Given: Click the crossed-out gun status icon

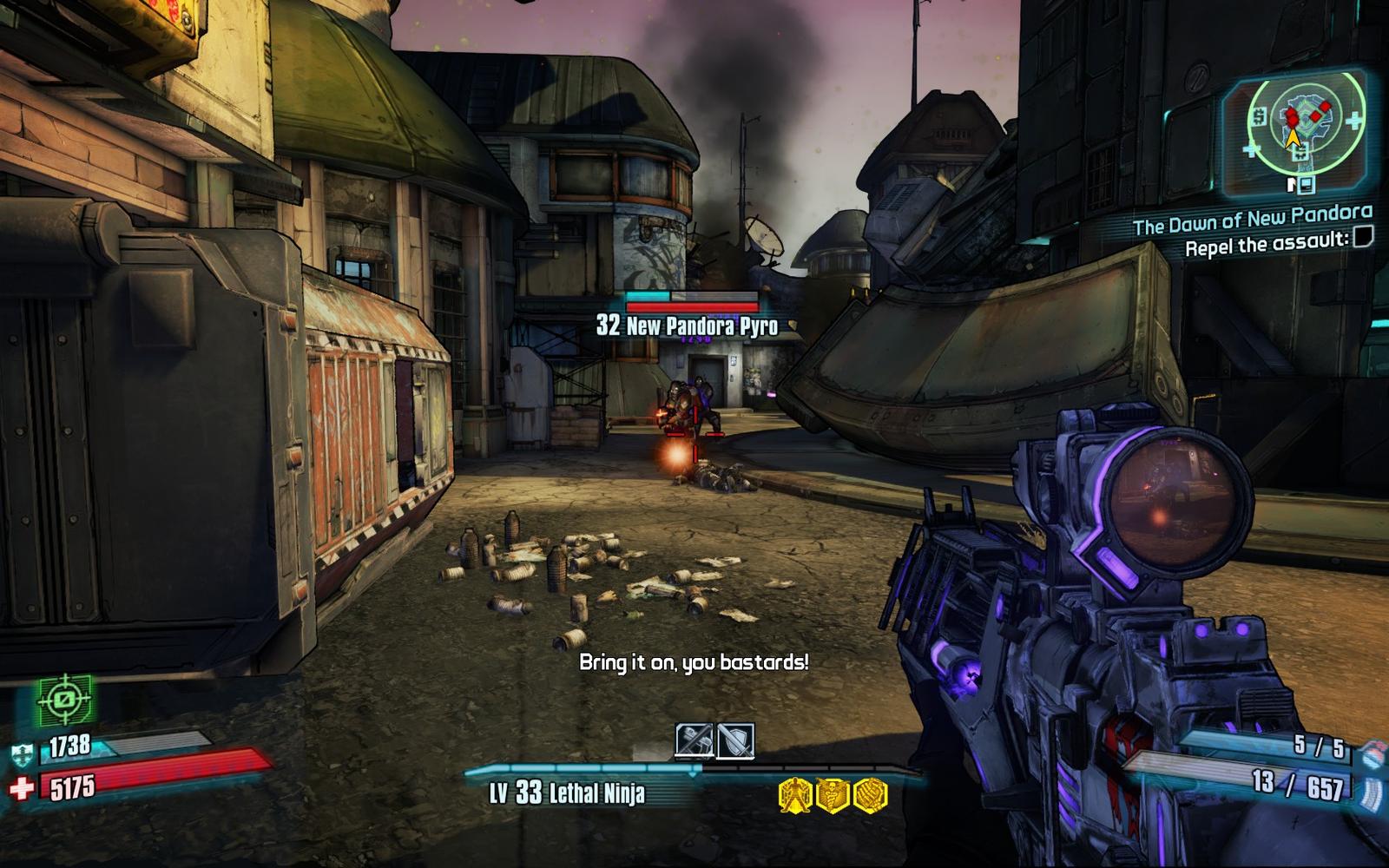Looking at the screenshot, I should [x=694, y=741].
